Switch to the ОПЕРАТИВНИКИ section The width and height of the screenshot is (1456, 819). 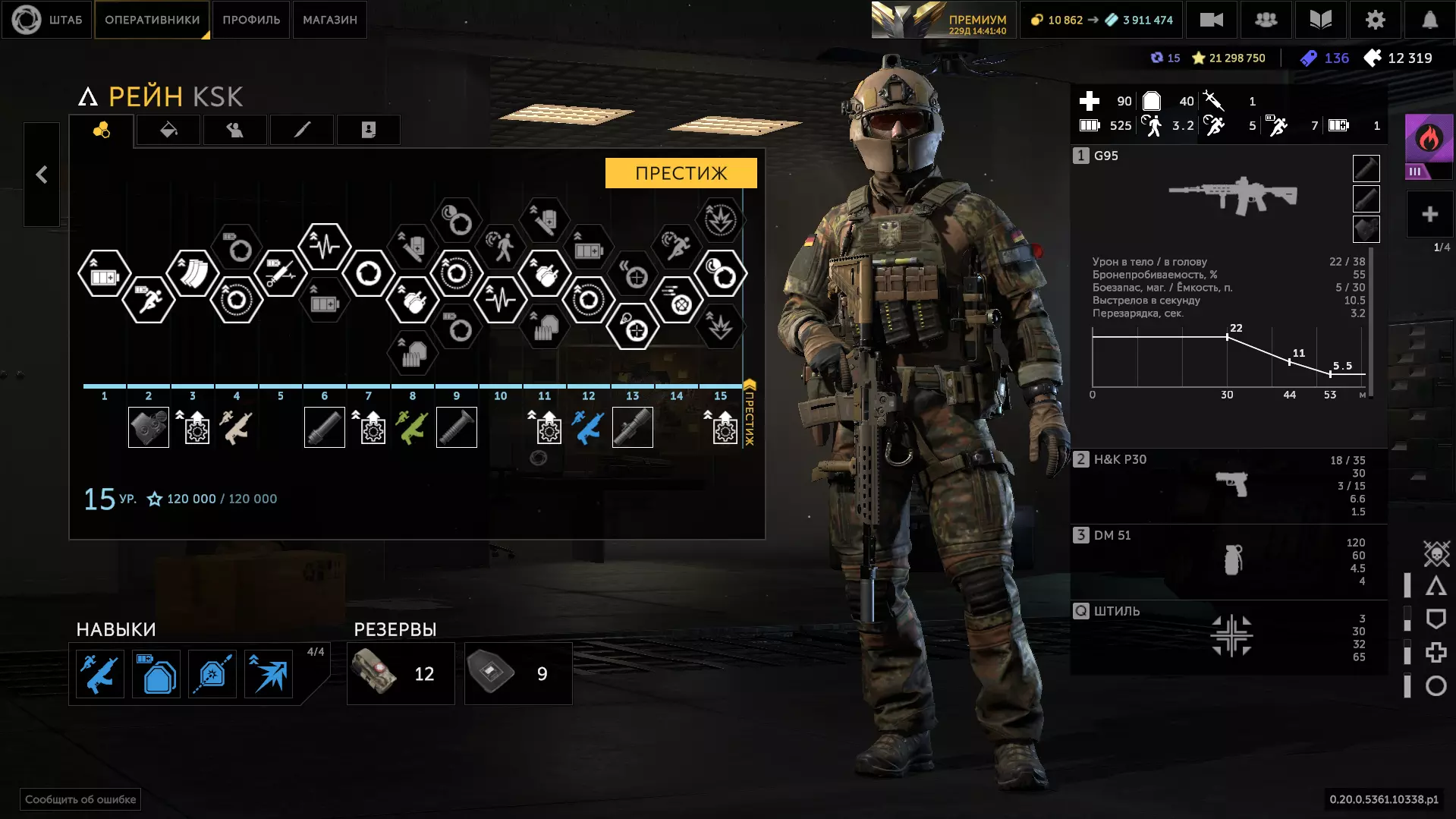pos(152,20)
